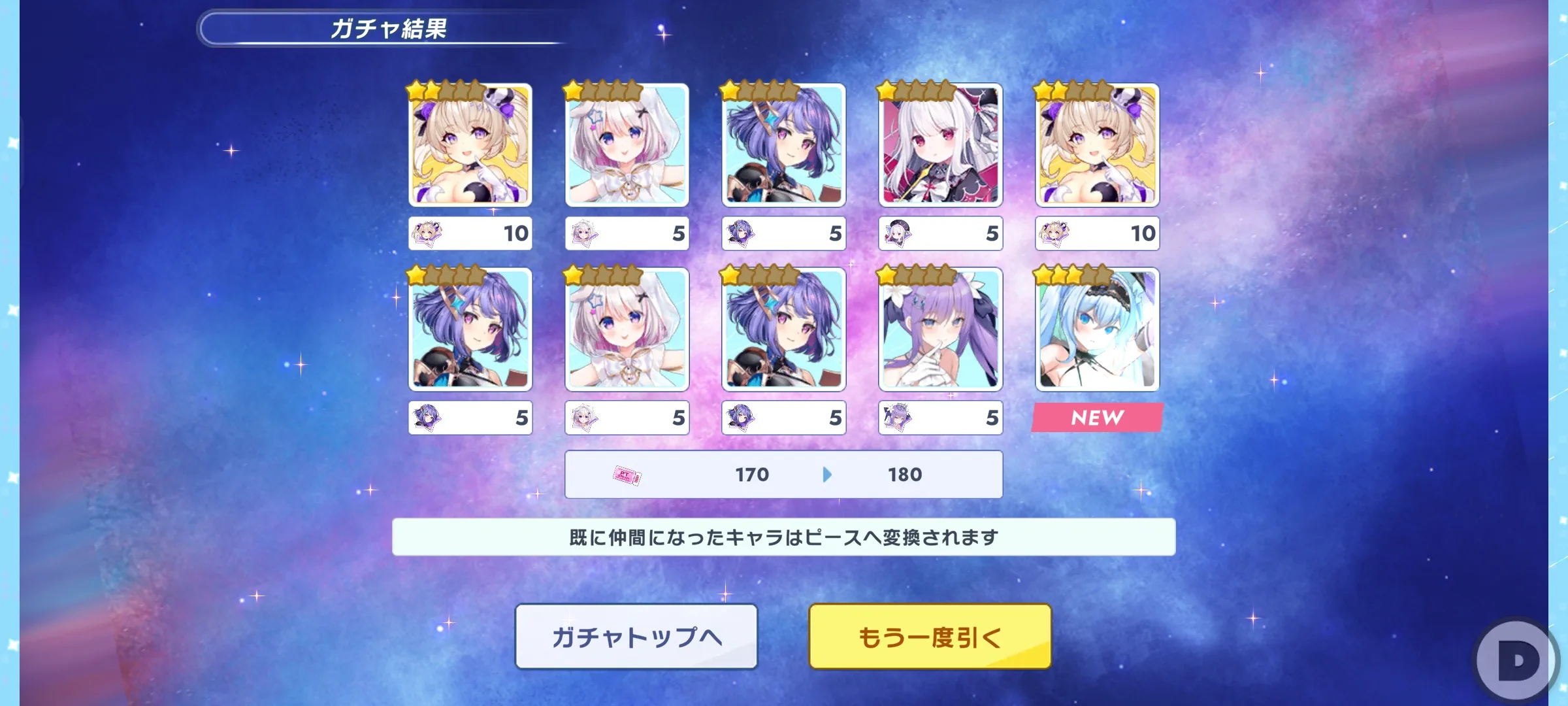Viewport: 1568px width, 706px height.
Task: Open the round D overlay button
Action: (x=1518, y=662)
